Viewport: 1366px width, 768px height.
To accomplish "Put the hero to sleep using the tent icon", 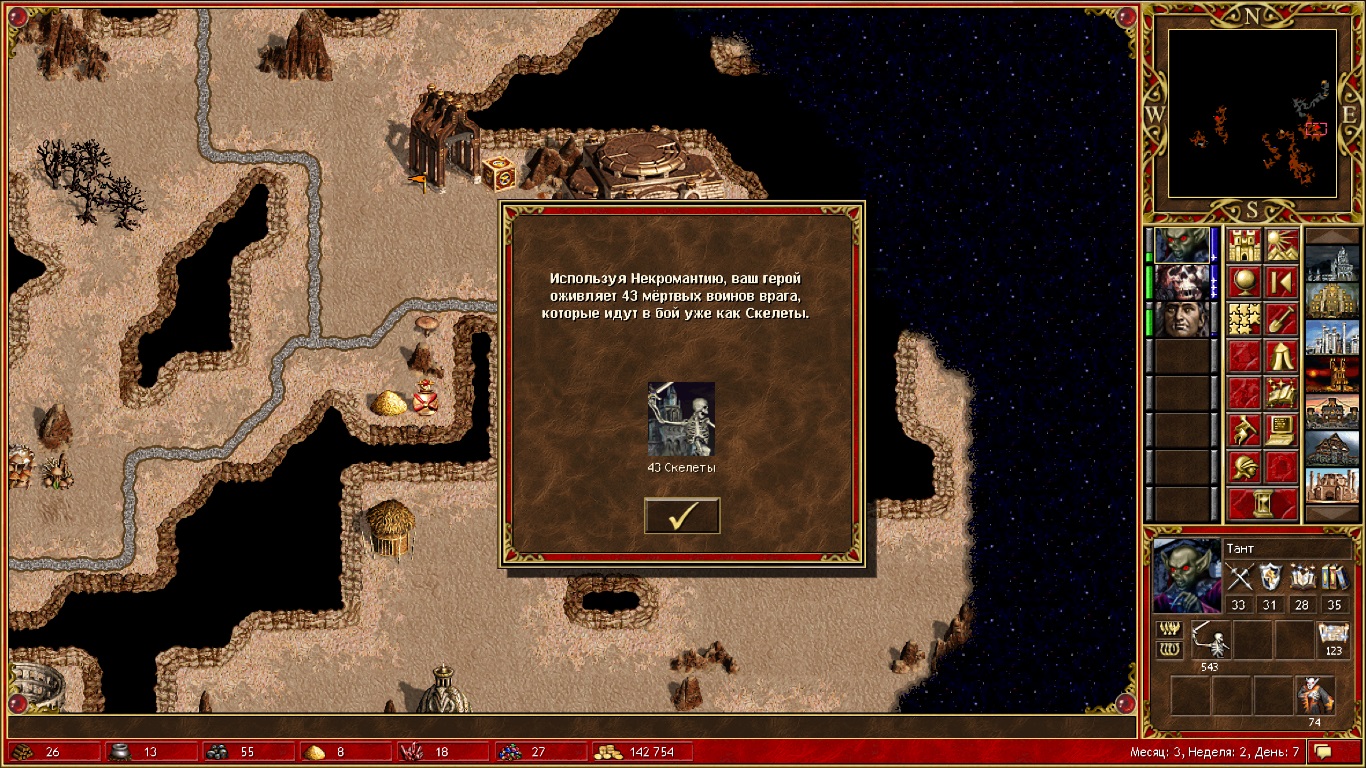I will 1281,355.
